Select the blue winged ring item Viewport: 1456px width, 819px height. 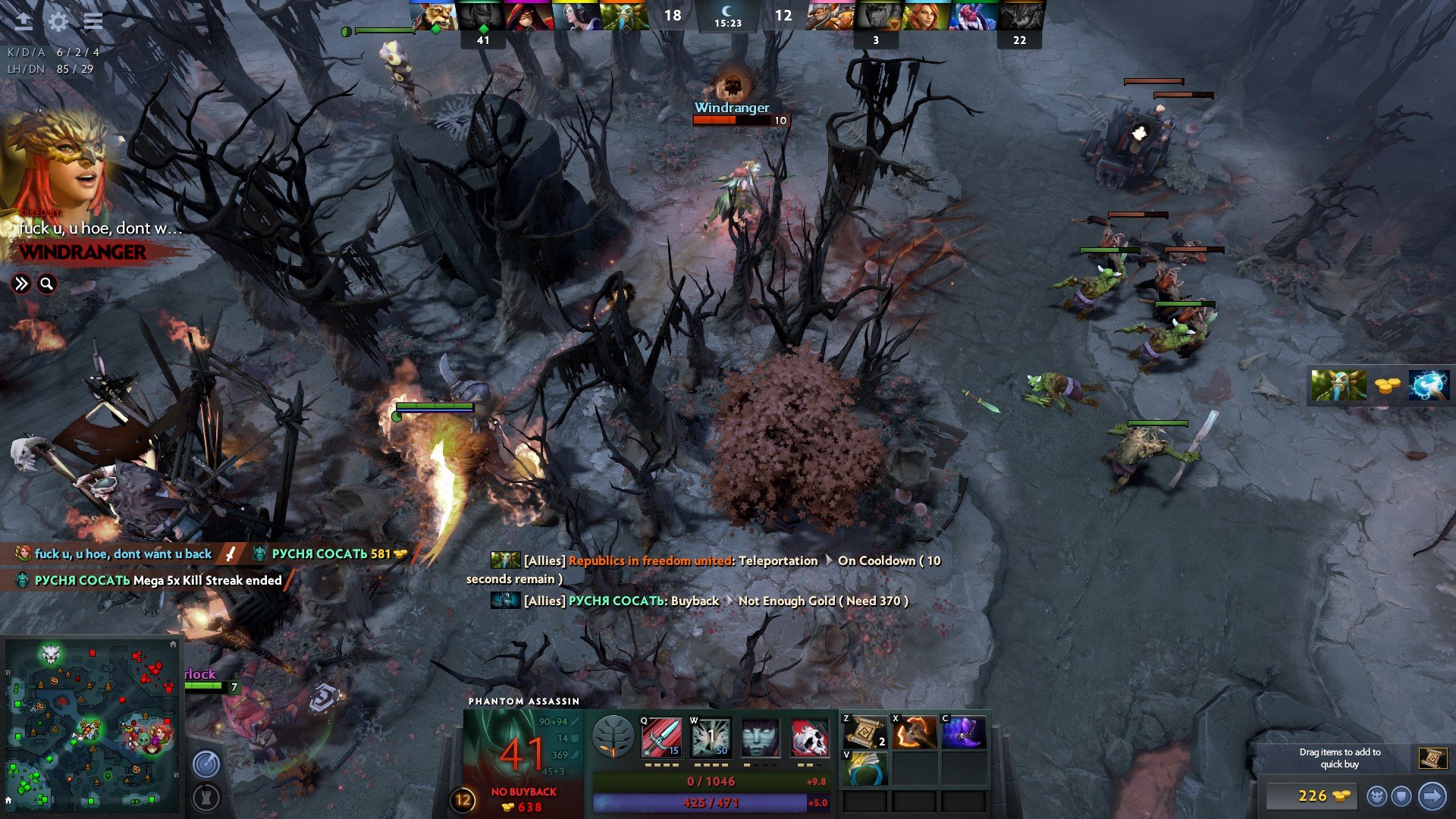pyautogui.click(x=864, y=769)
